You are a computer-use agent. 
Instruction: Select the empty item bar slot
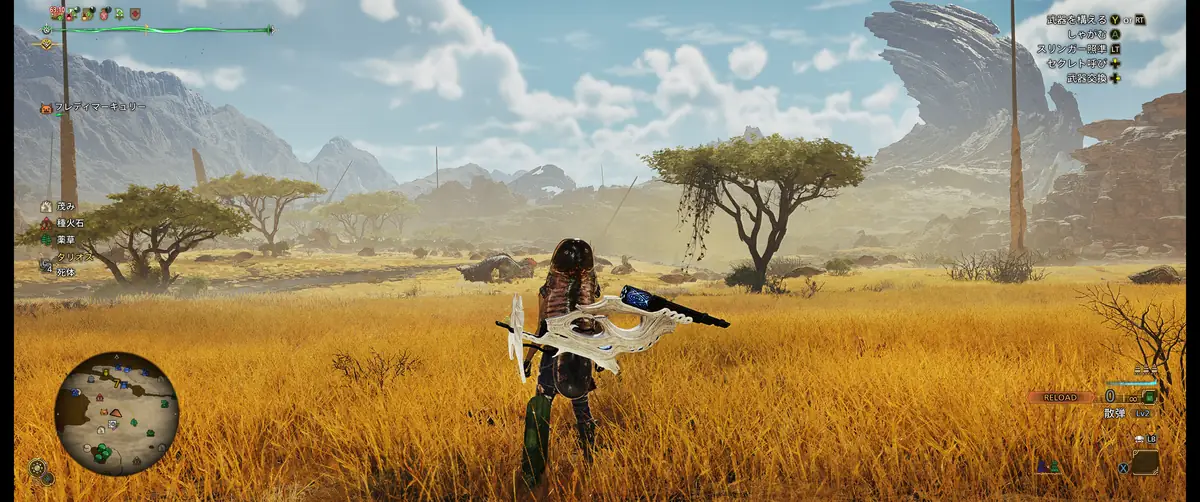pyautogui.click(x=1145, y=463)
